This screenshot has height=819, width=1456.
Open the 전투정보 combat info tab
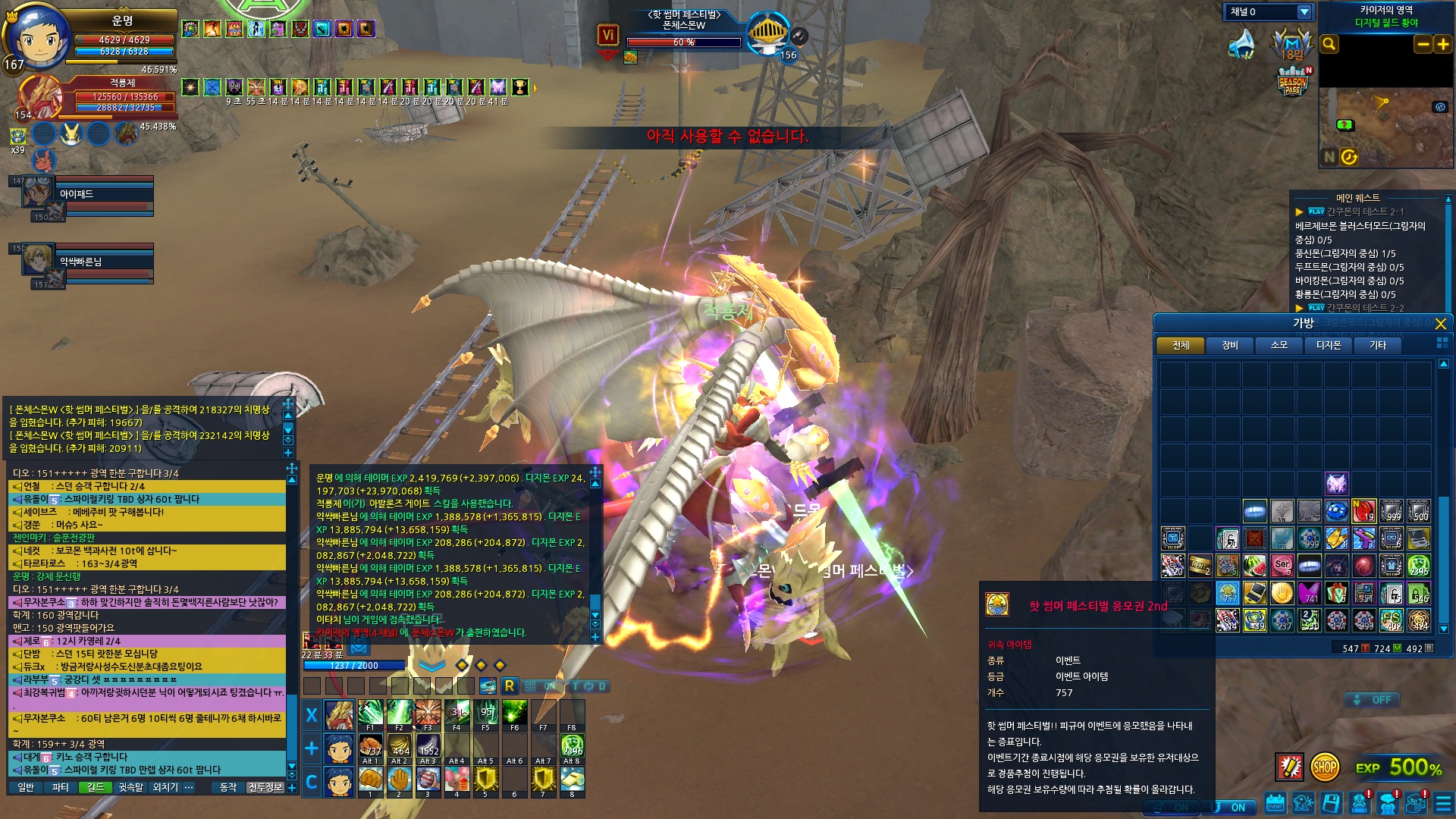[x=265, y=788]
